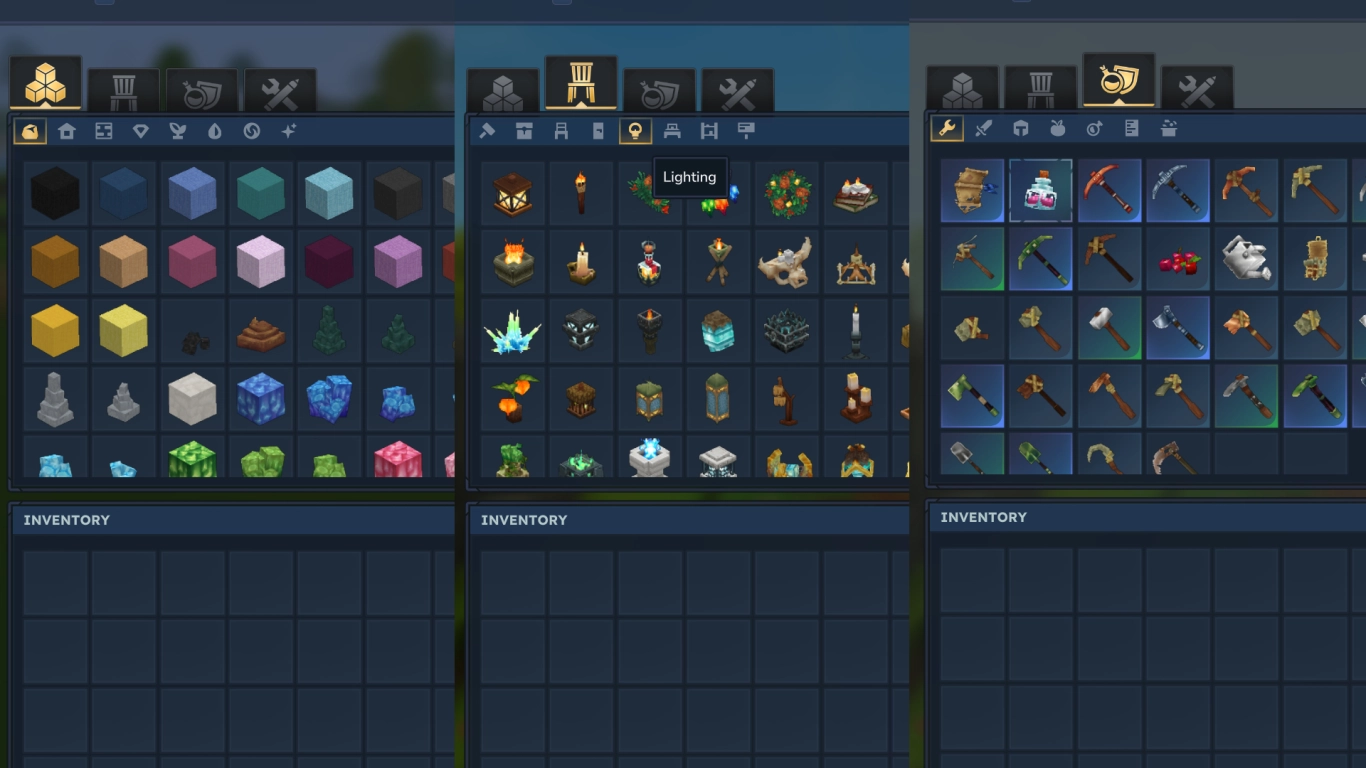Switch to the Blocks cube tab
Image resolution: width=1366 pixels, height=768 pixels.
click(x=45, y=85)
